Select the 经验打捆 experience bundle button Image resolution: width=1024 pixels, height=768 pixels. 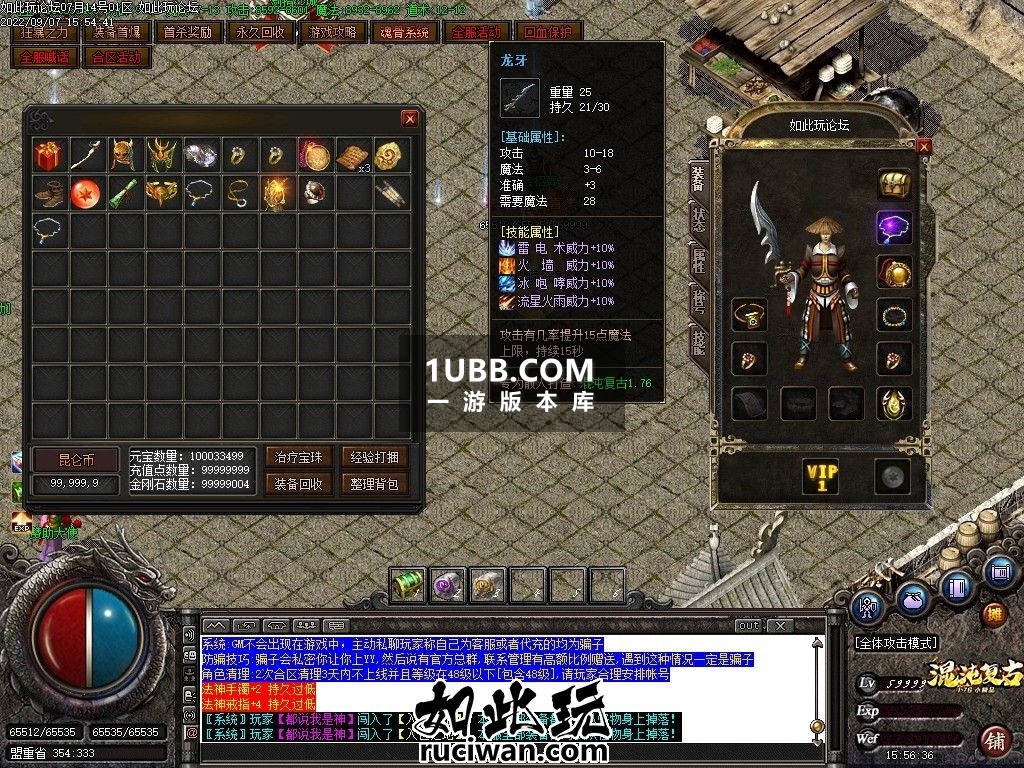tap(374, 457)
